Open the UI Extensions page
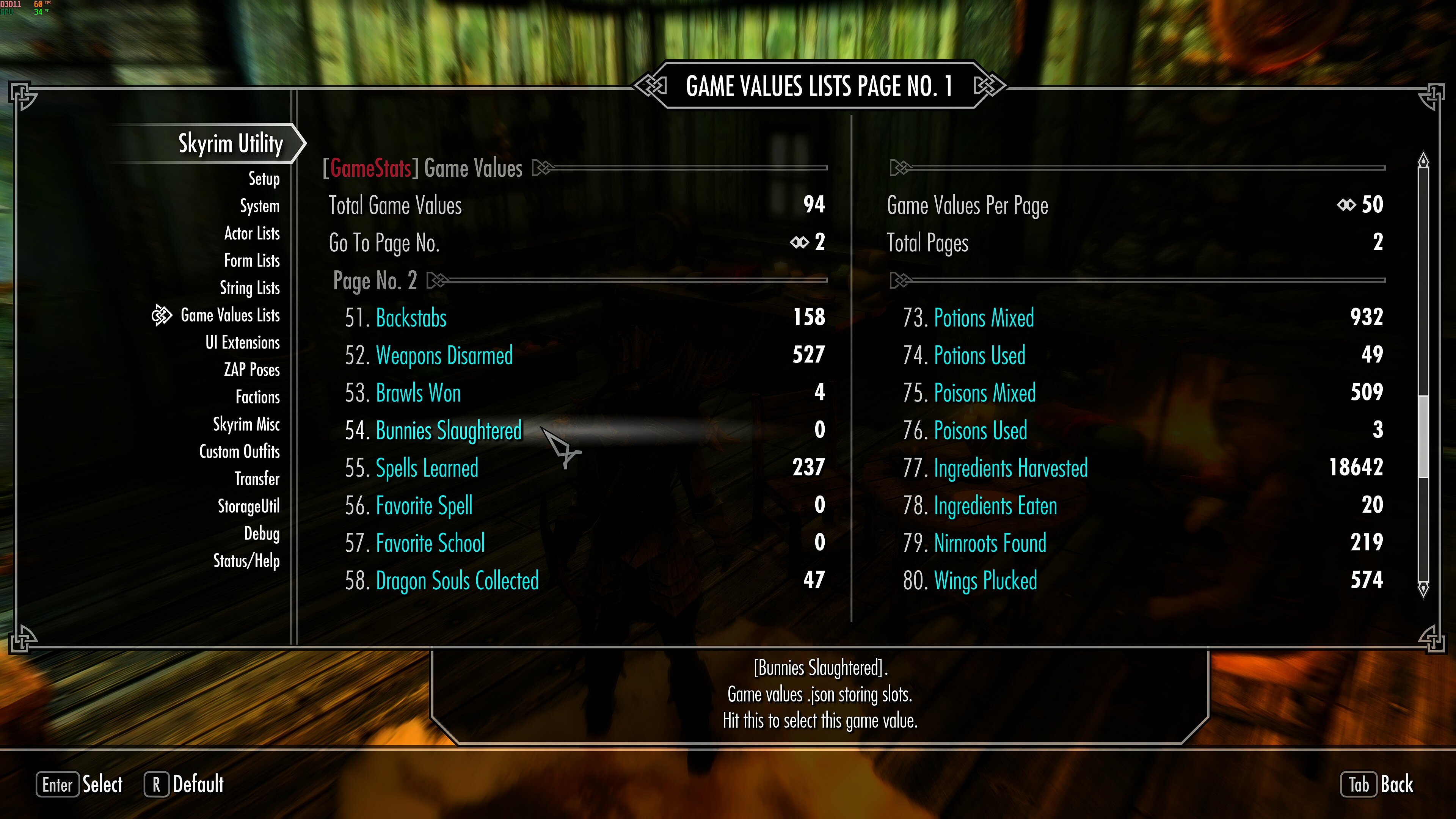 coord(243,342)
